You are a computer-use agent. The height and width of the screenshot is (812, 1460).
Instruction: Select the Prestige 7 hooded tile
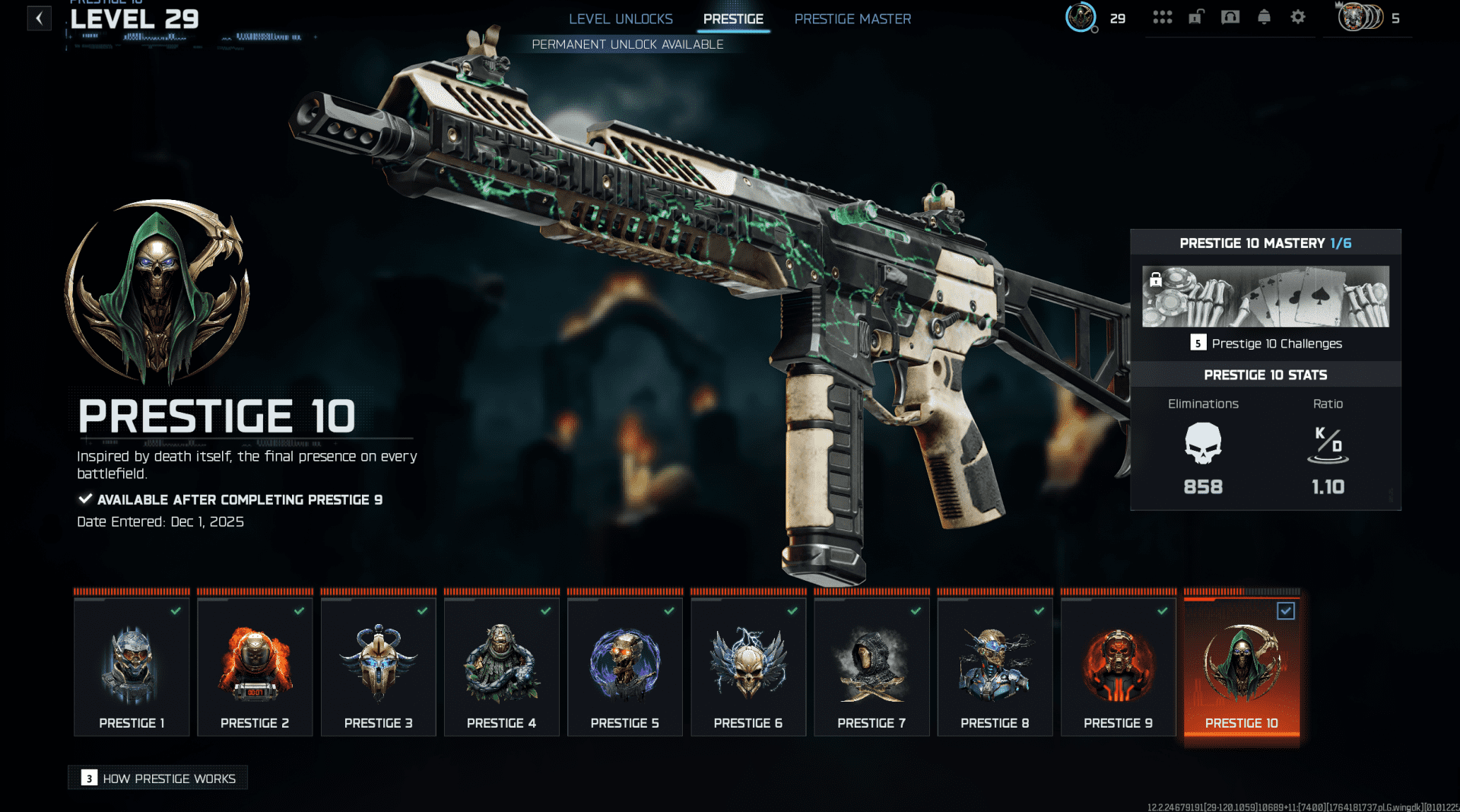[x=871, y=667]
